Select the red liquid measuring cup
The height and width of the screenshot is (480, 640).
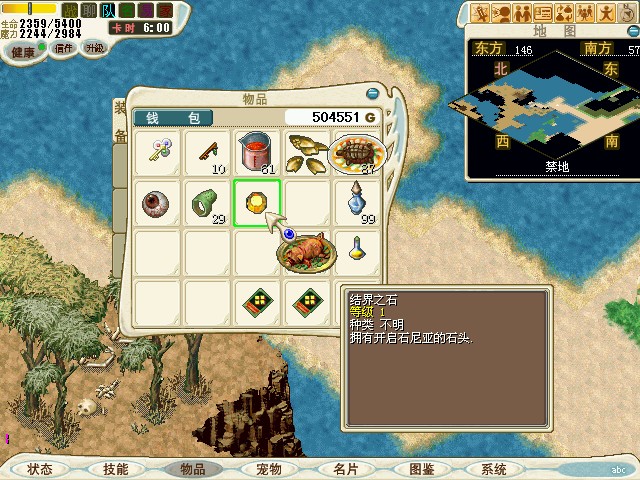257,152
